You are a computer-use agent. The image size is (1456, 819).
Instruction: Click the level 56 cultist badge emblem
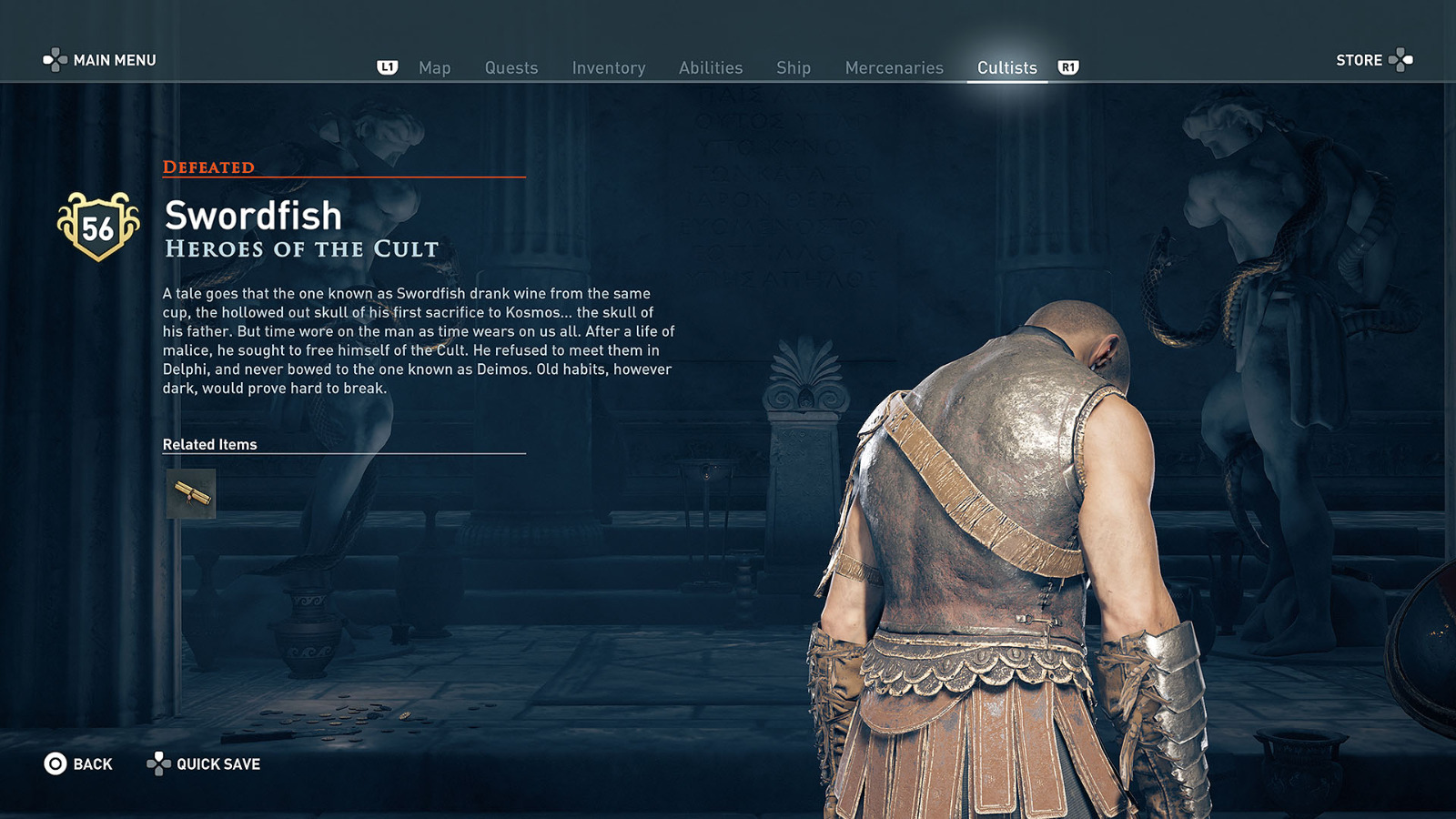coord(98,222)
